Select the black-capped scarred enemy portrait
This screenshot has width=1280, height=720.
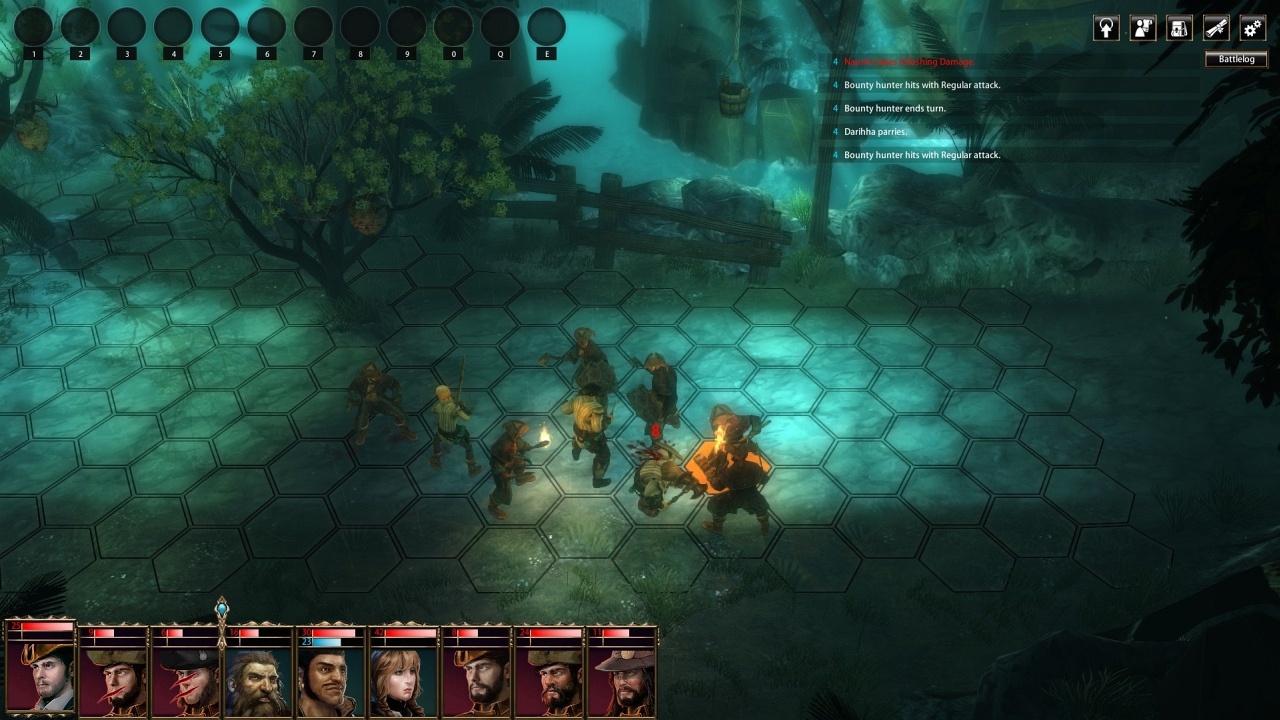[186, 682]
